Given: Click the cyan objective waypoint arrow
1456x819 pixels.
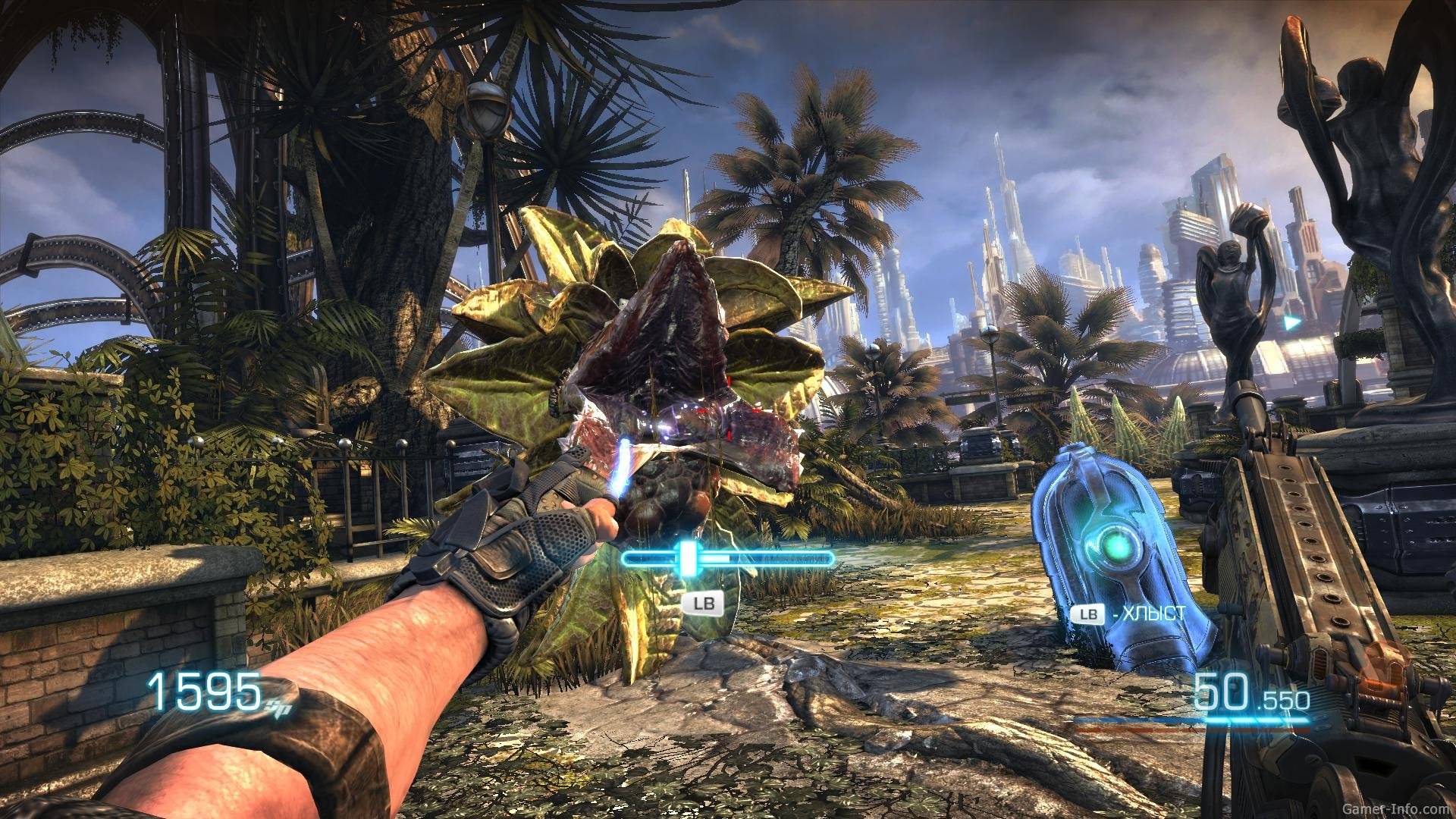Looking at the screenshot, I should click(x=1291, y=322).
